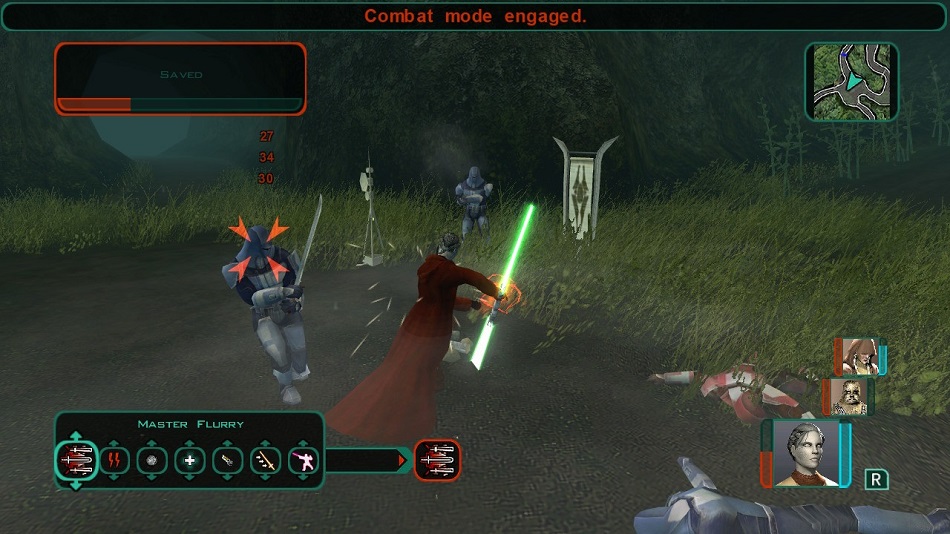Use the medpac white cross icon
950x534 pixels.
[190, 461]
